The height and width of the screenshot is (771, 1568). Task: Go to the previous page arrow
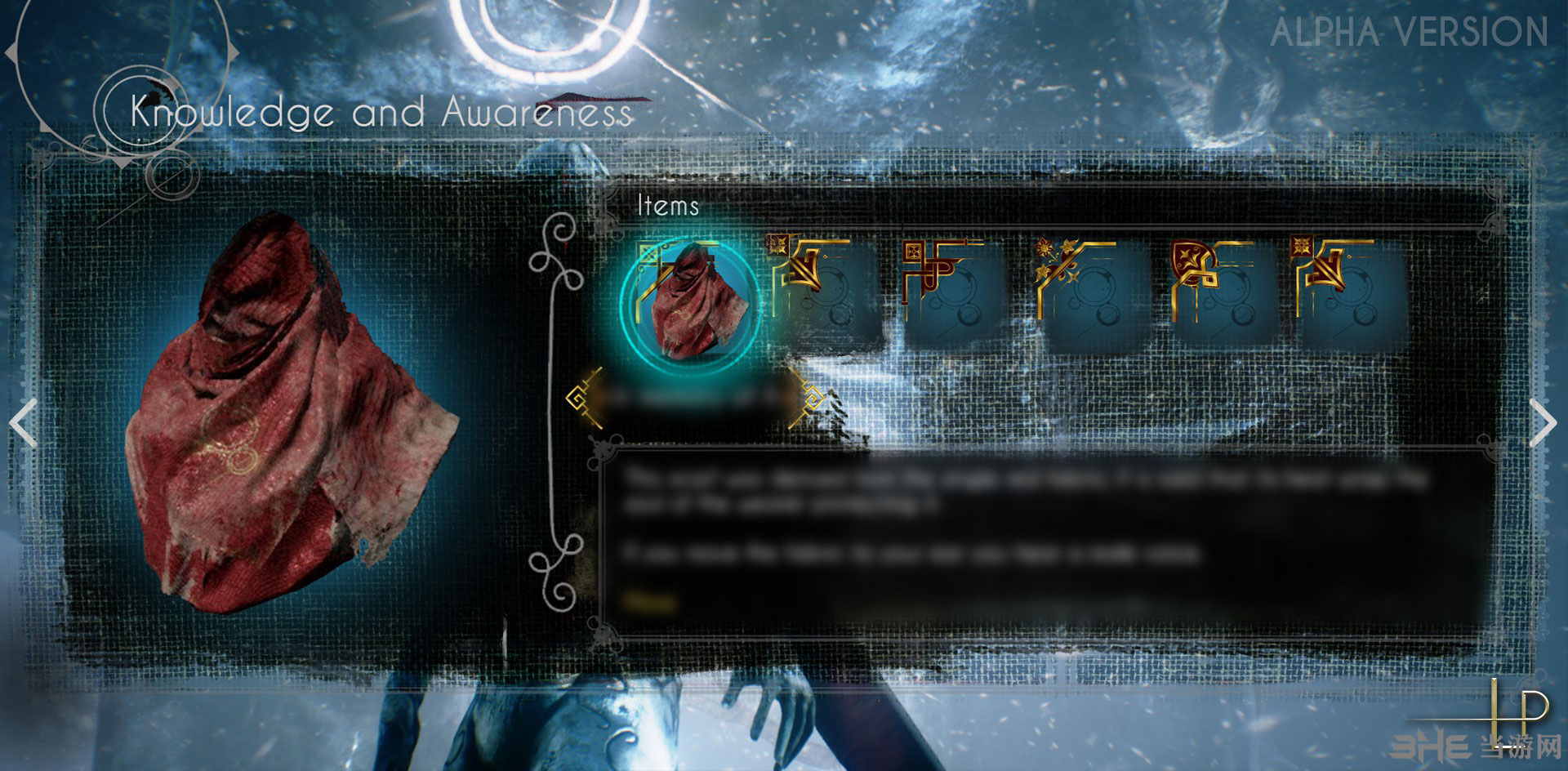[24, 423]
